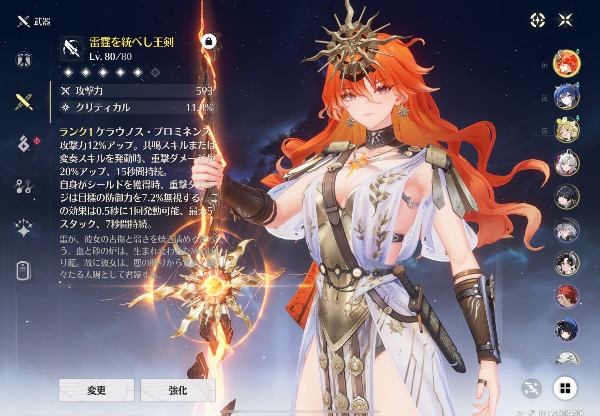Viewport: 600px width, 416px height.
Task: Click the round crossed-arrows button beside the grid
Action: pos(532,388)
